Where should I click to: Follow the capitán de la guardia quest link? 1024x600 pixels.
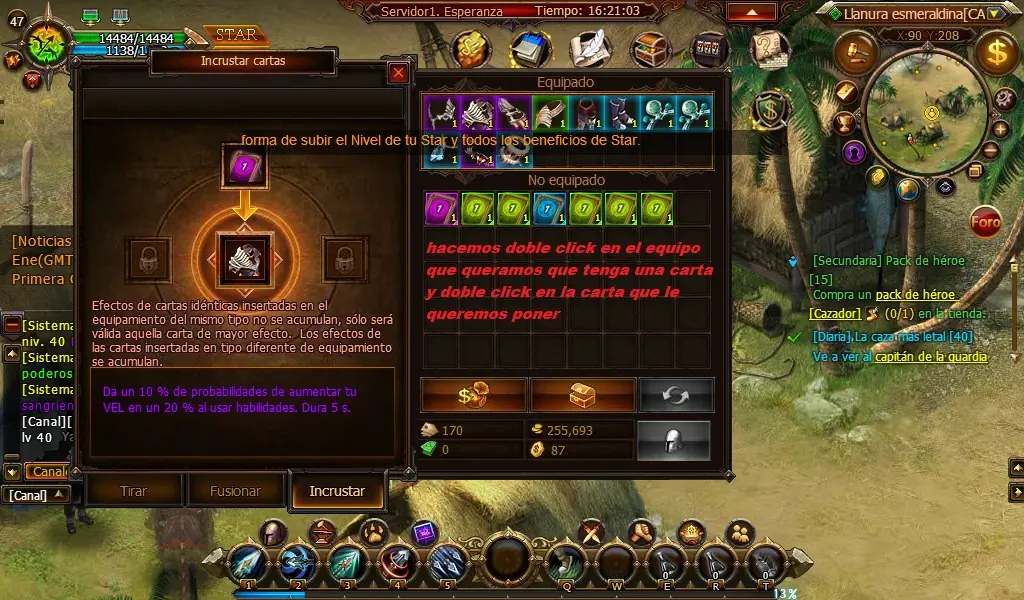point(931,357)
